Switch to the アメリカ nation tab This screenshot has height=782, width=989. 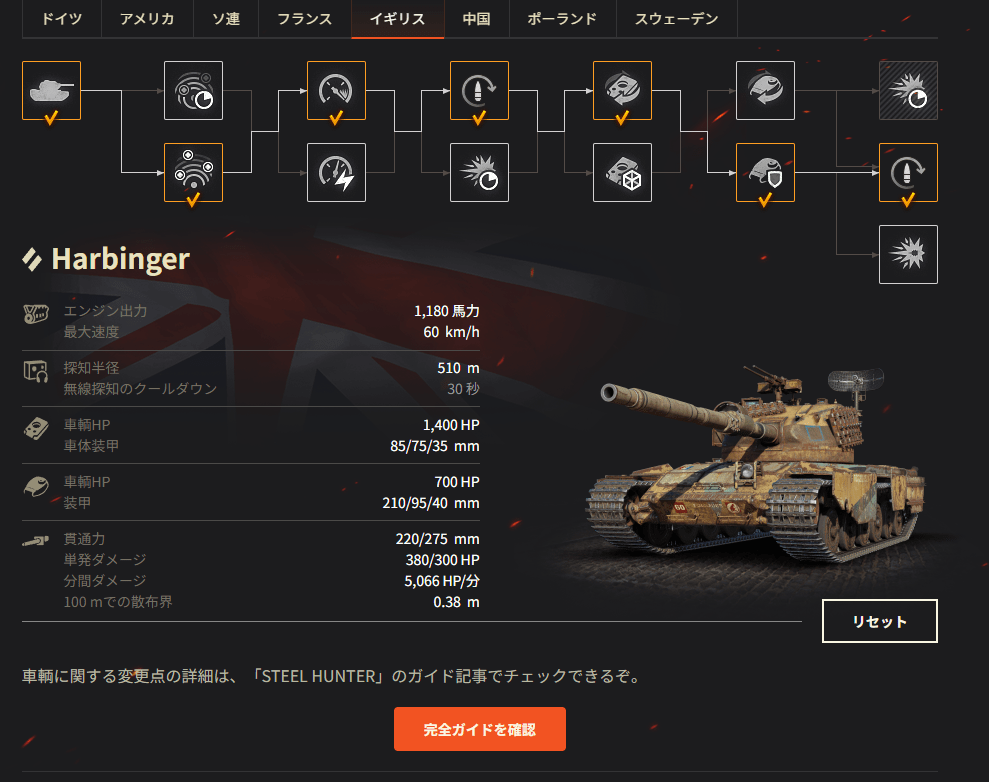pos(148,19)
